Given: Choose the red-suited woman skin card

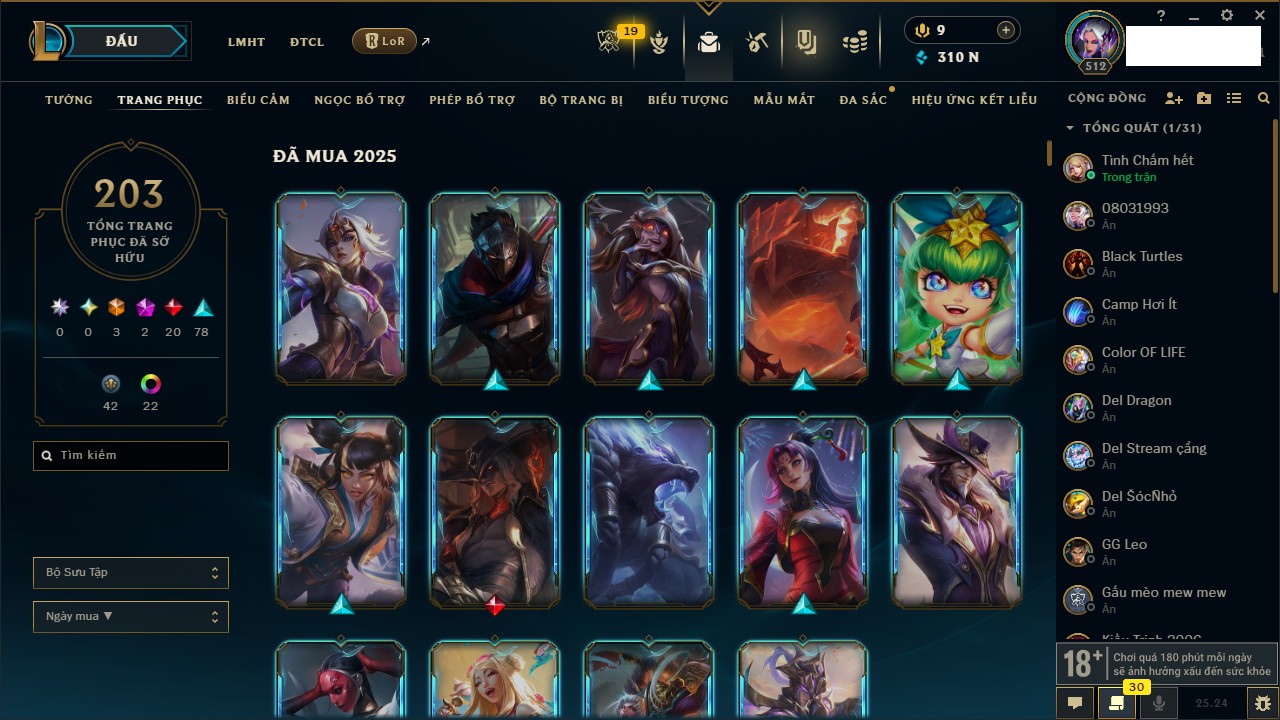Looking at the screenshot, I should [803, 512].
